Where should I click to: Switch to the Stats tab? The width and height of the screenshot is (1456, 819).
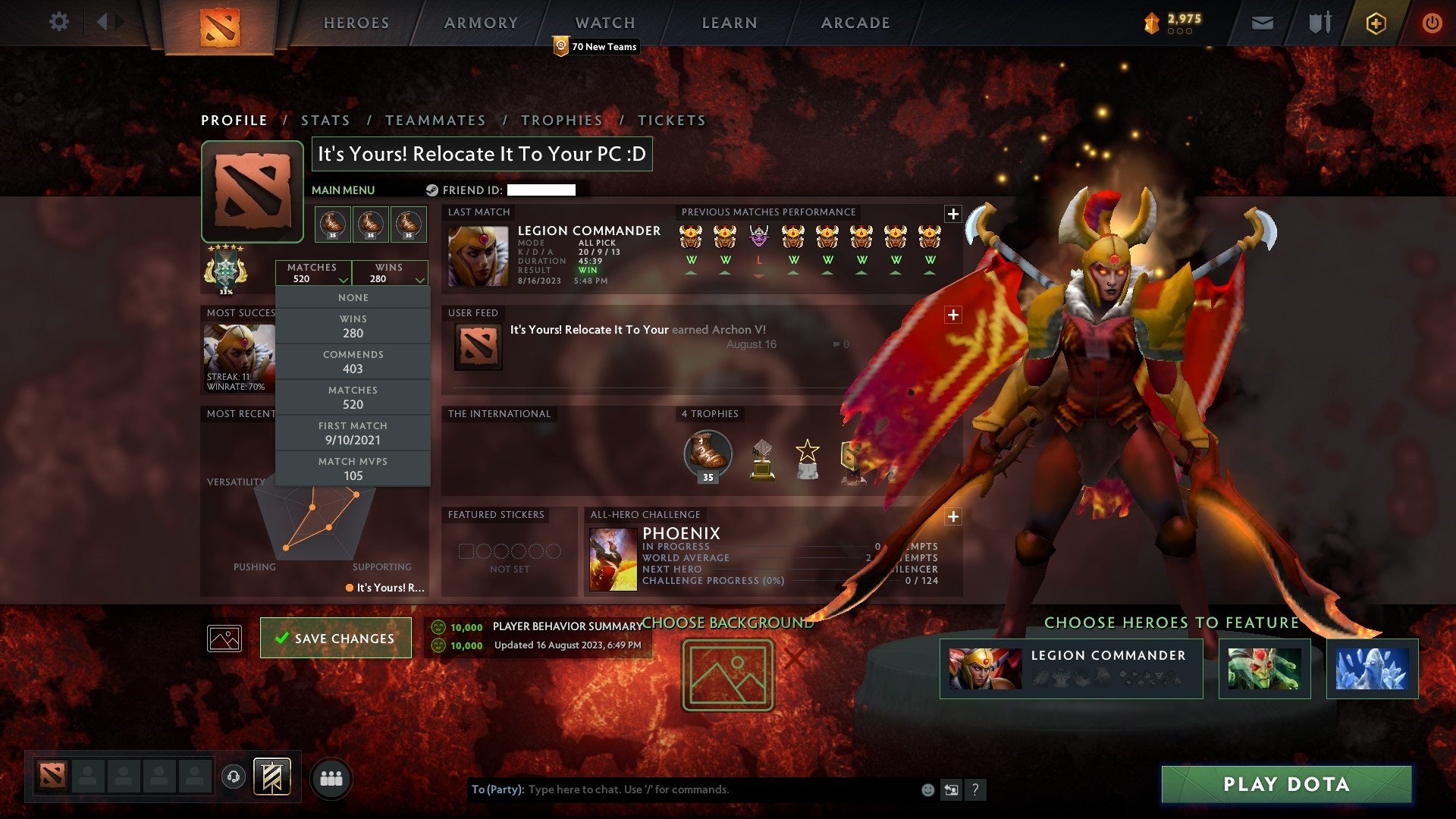(x=325, y=120)
